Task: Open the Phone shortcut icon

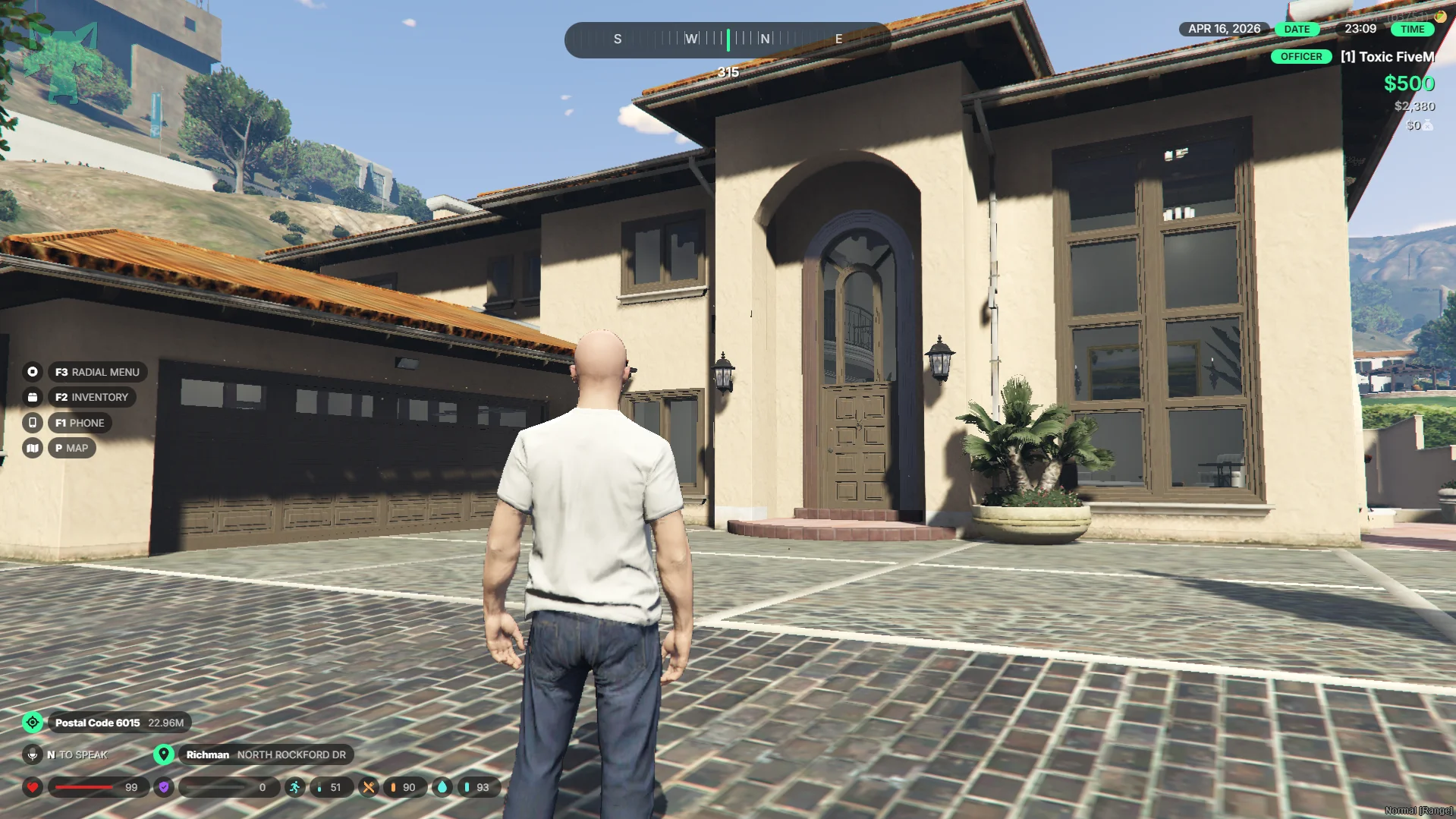Action: tap(33, 423)
